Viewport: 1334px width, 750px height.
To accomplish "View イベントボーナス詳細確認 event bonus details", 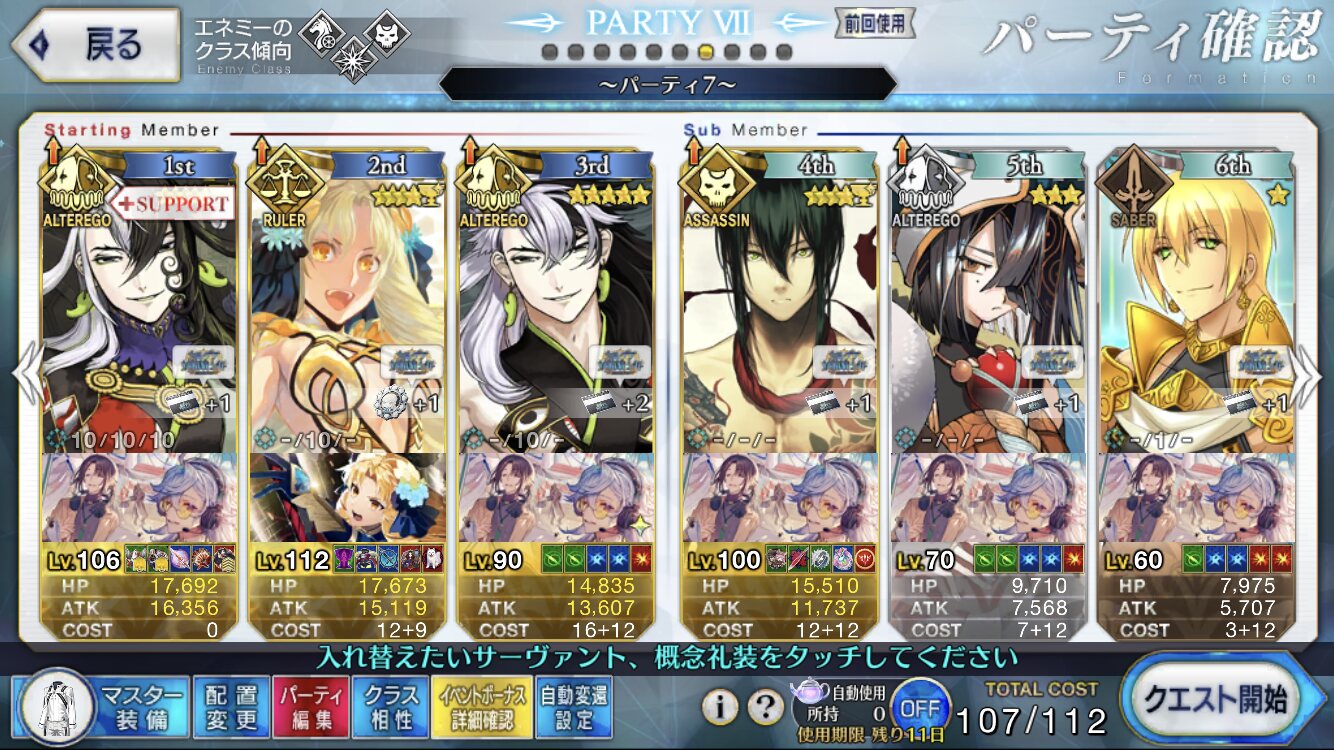I will (x=481, y=707).
